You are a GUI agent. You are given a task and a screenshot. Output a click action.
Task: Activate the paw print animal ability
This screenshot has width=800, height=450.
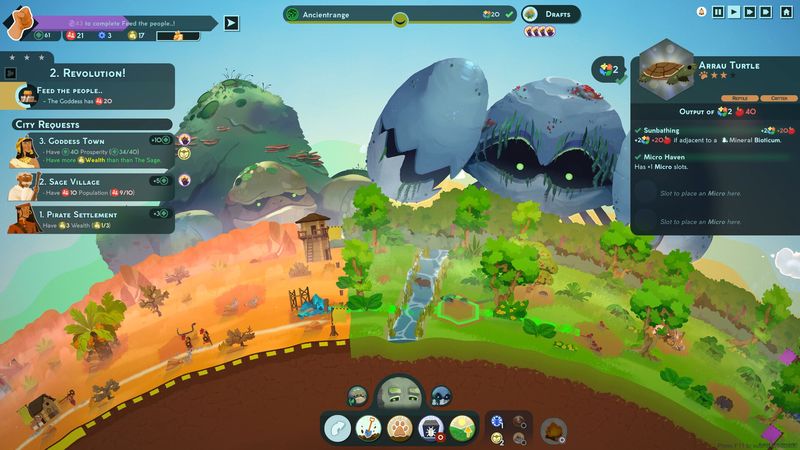click(x=399, y=427)
